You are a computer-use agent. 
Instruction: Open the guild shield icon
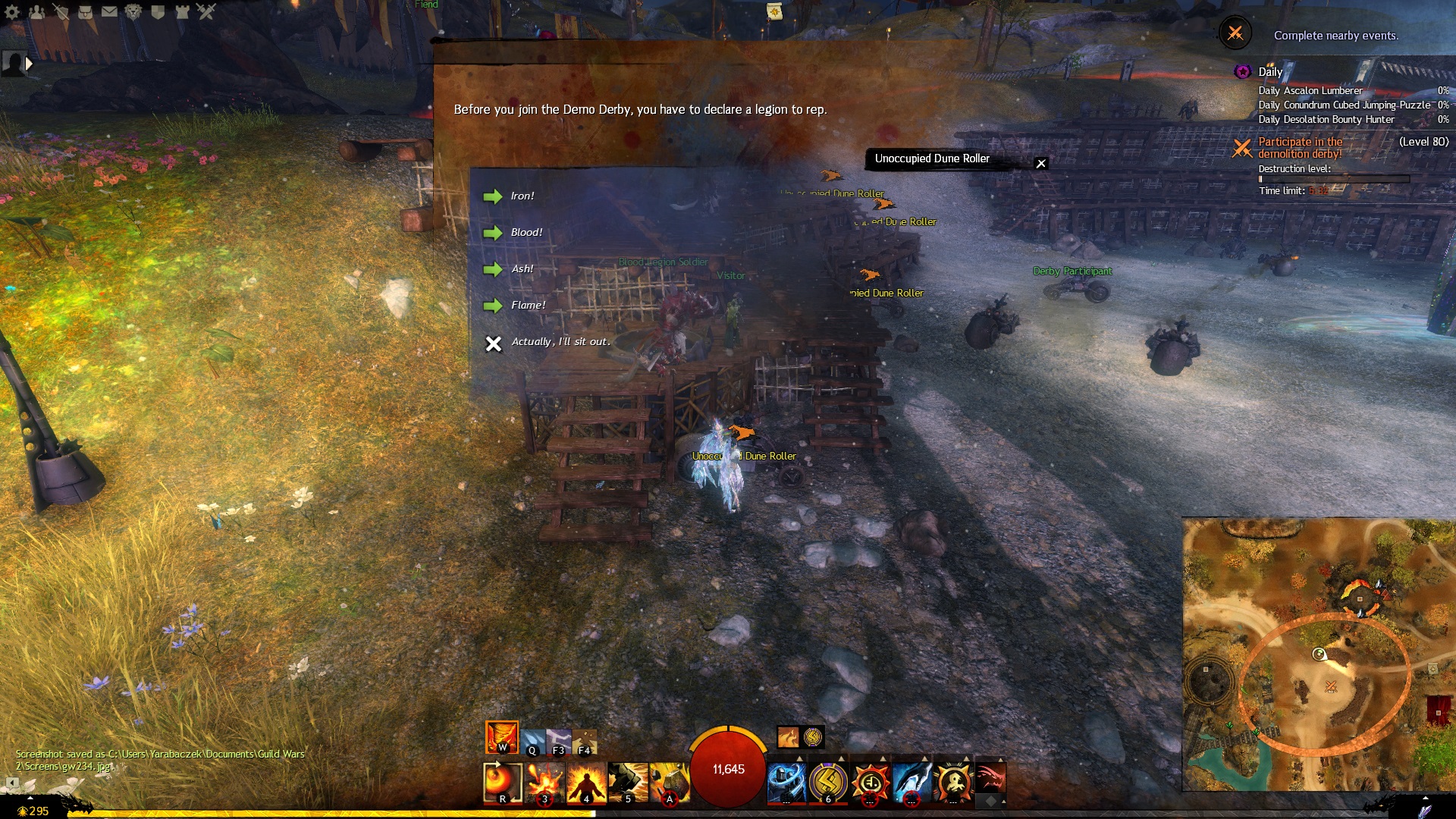[x=158, y=11]
